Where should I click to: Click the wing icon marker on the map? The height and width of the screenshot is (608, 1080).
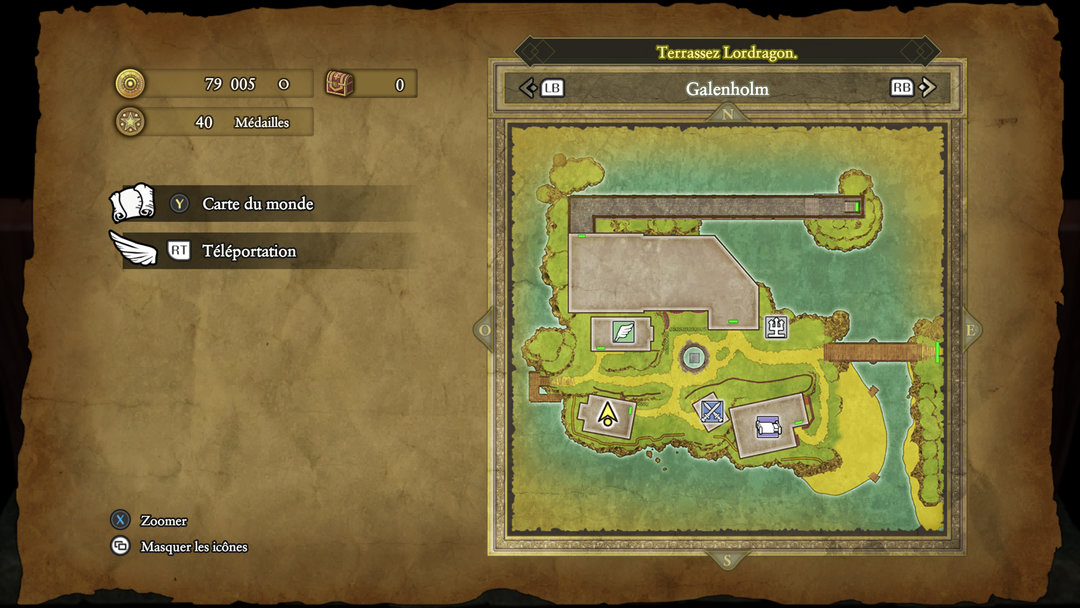[x=623, y=332]
